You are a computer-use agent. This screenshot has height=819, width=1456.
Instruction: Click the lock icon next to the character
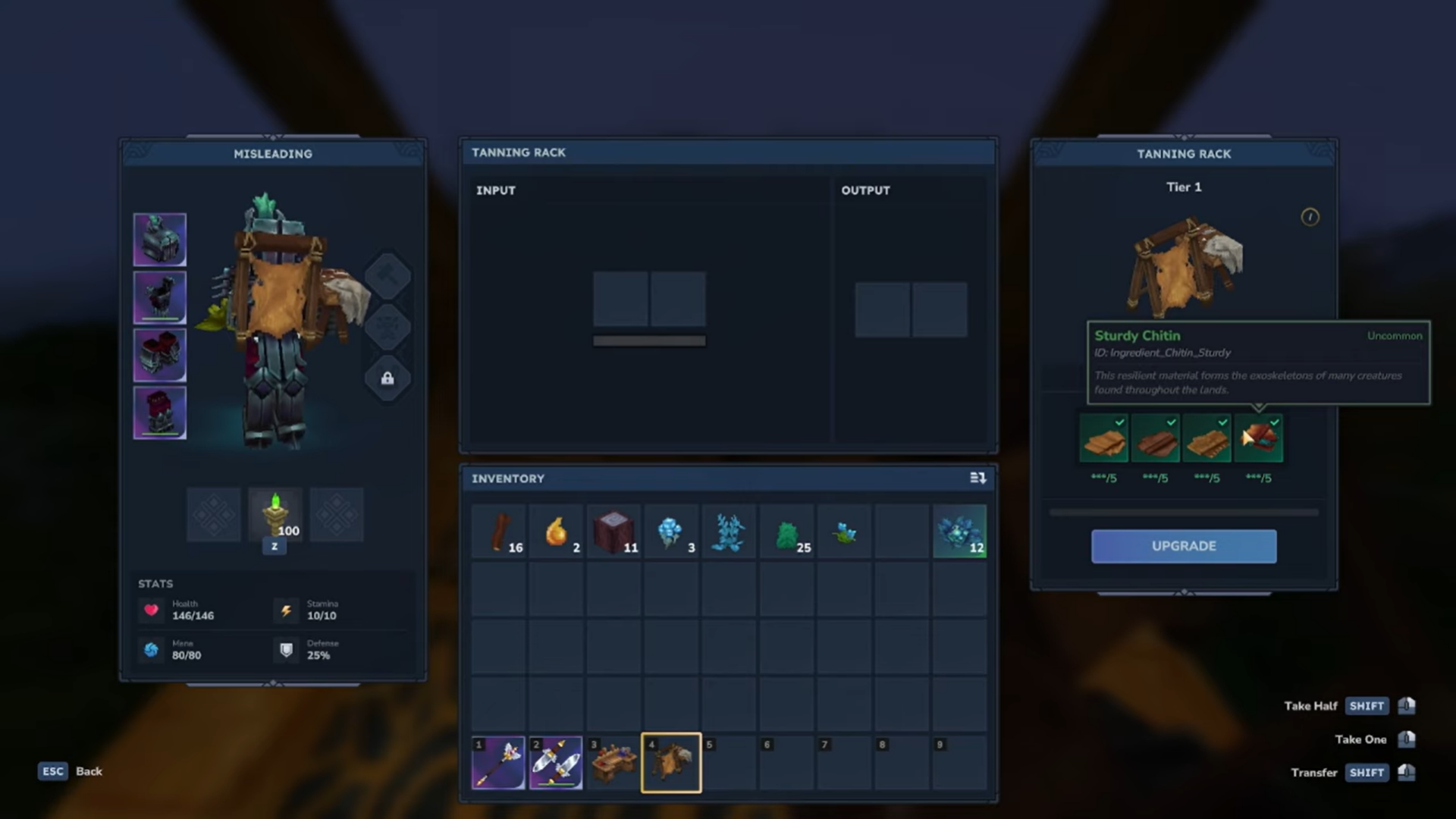pyautogui.click(x=388, y=378)
